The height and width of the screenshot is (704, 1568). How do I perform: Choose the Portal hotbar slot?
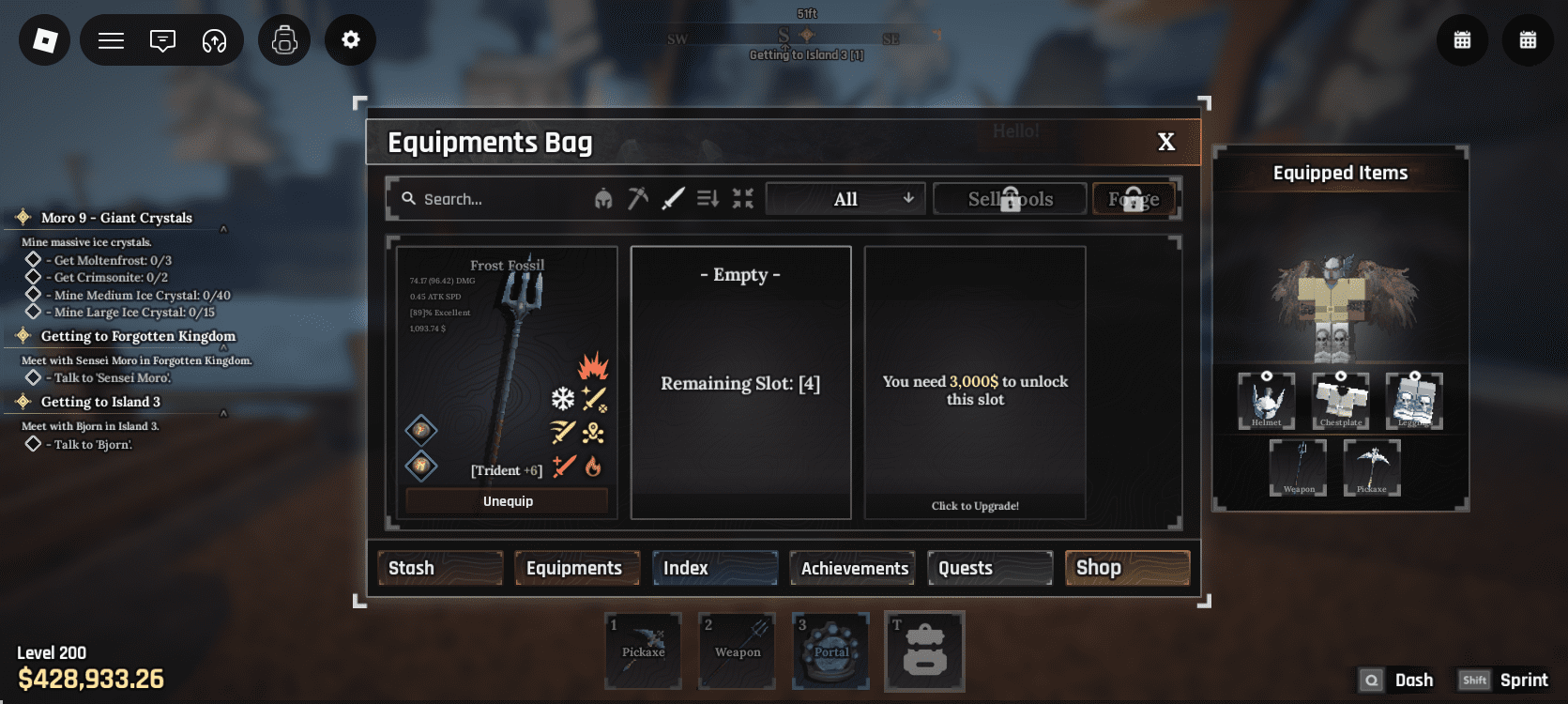[831, 651]
